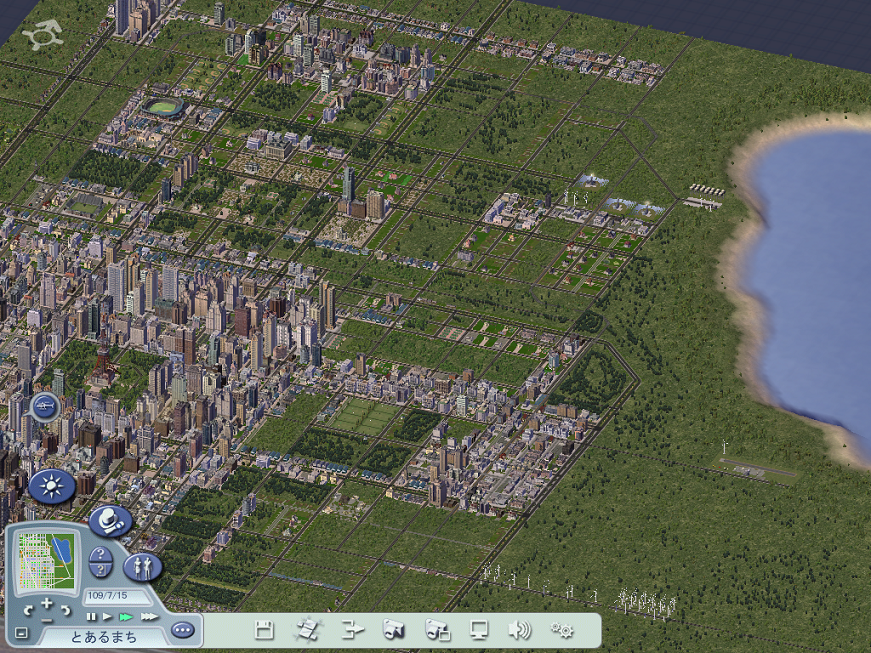Open Mayor mode via the top hat icon
Screen dimensions: 871x653
pyautogui.click(x=110, y=522)
